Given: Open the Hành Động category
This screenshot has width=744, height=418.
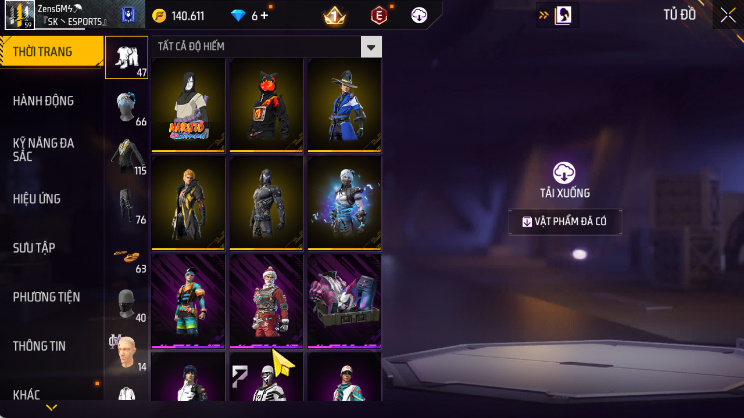Looking at the screenshot, I should [44, 101].
